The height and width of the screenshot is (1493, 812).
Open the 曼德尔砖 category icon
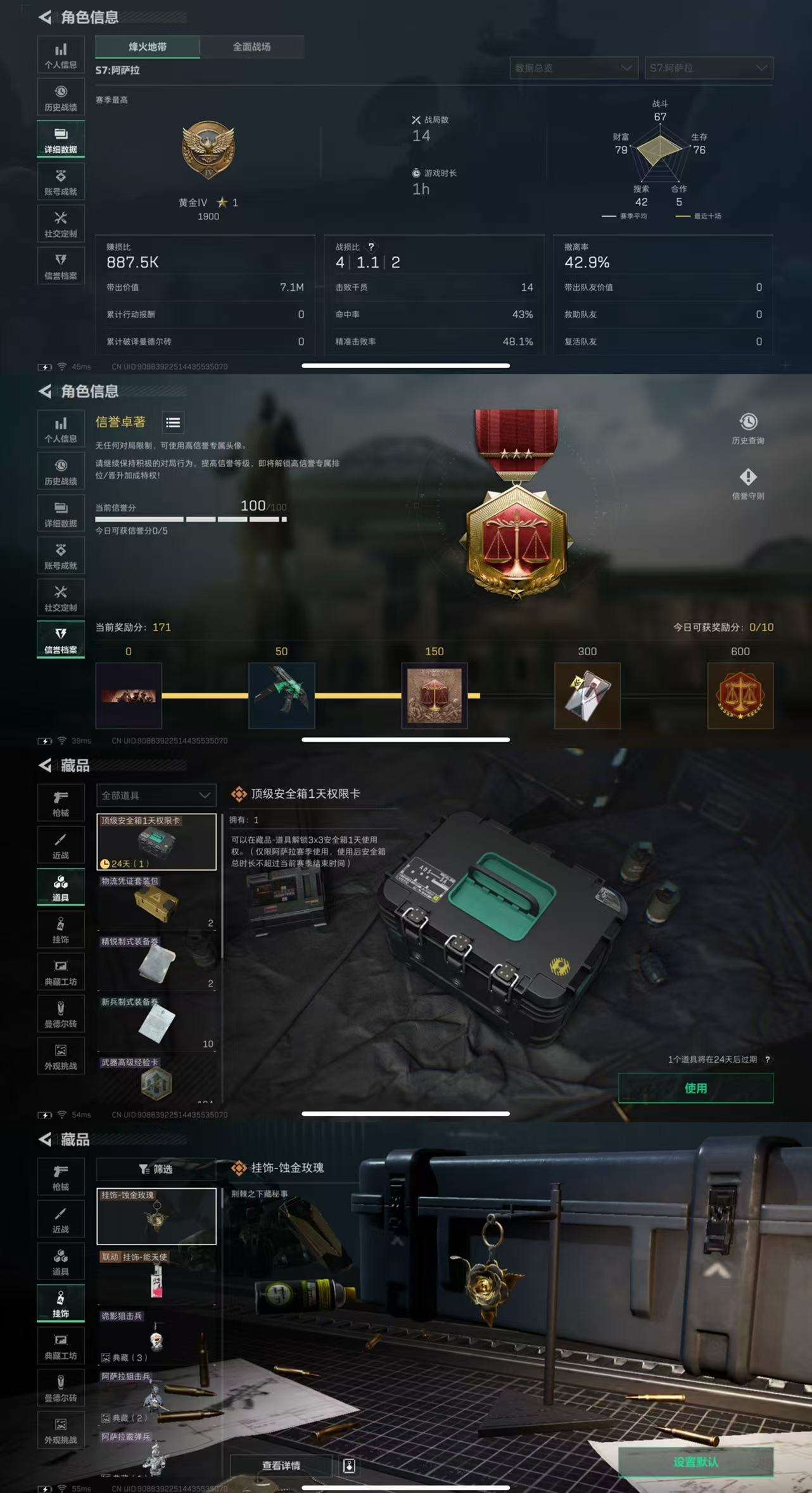pos(61,1014)
